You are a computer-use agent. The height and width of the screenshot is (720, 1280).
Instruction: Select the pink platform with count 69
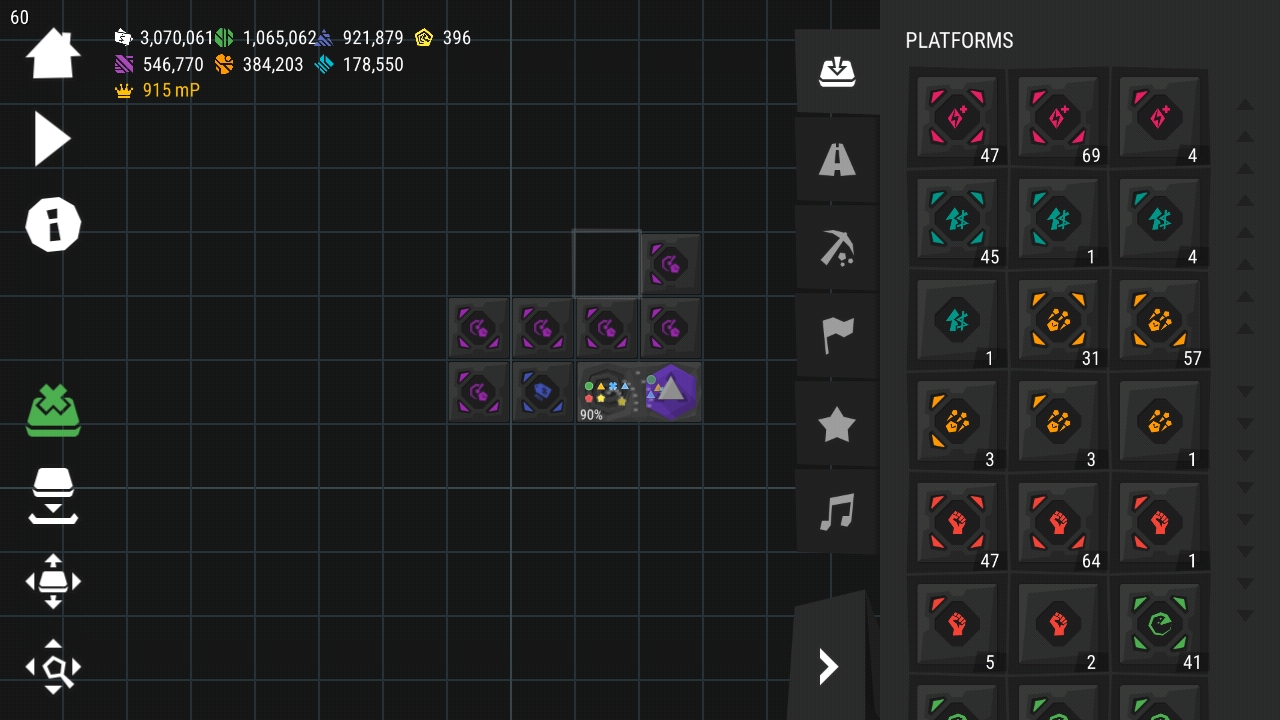click(1059, 118)
